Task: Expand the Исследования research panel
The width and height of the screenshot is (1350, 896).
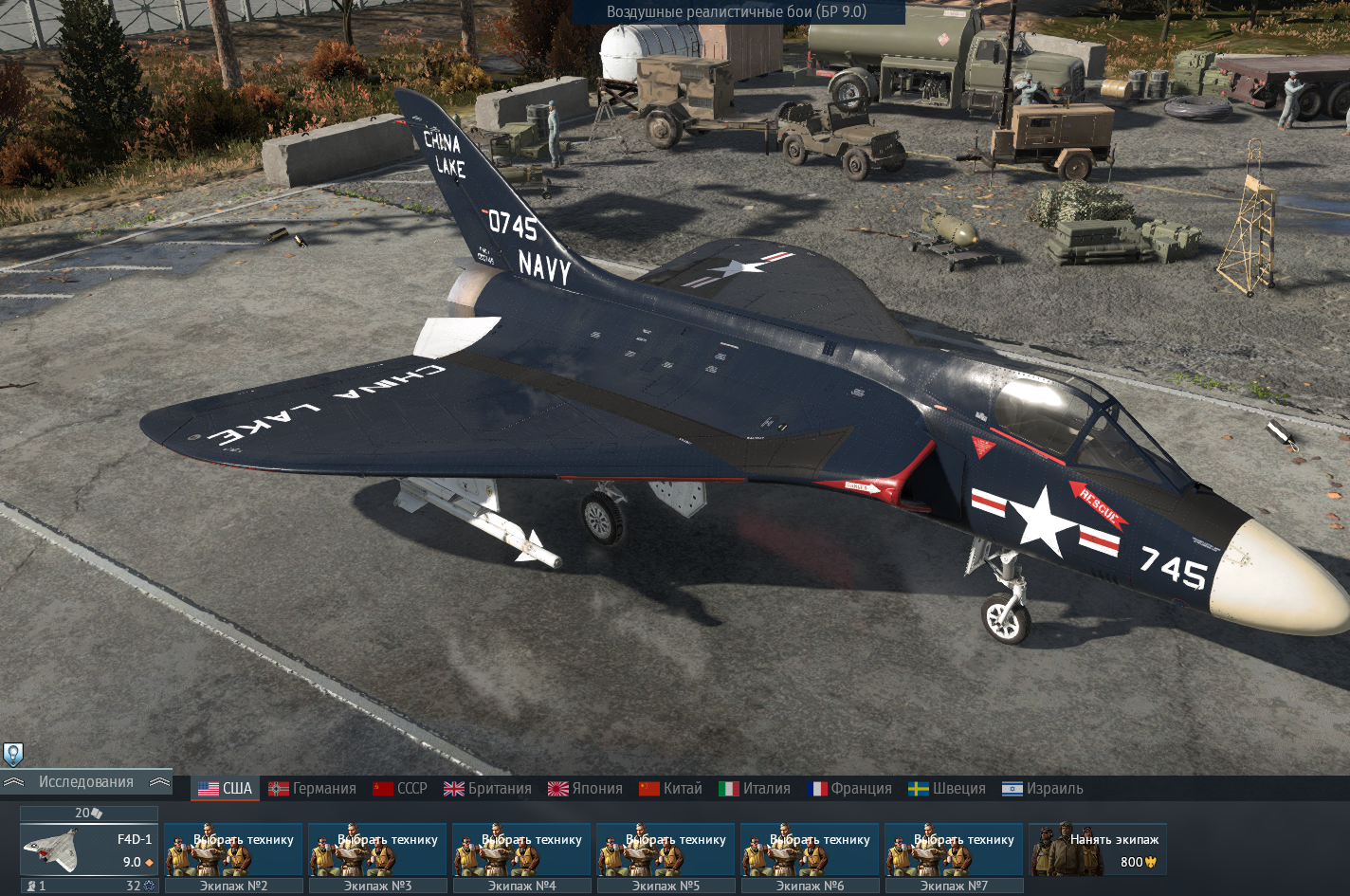Action: click(x=86, y=782)
